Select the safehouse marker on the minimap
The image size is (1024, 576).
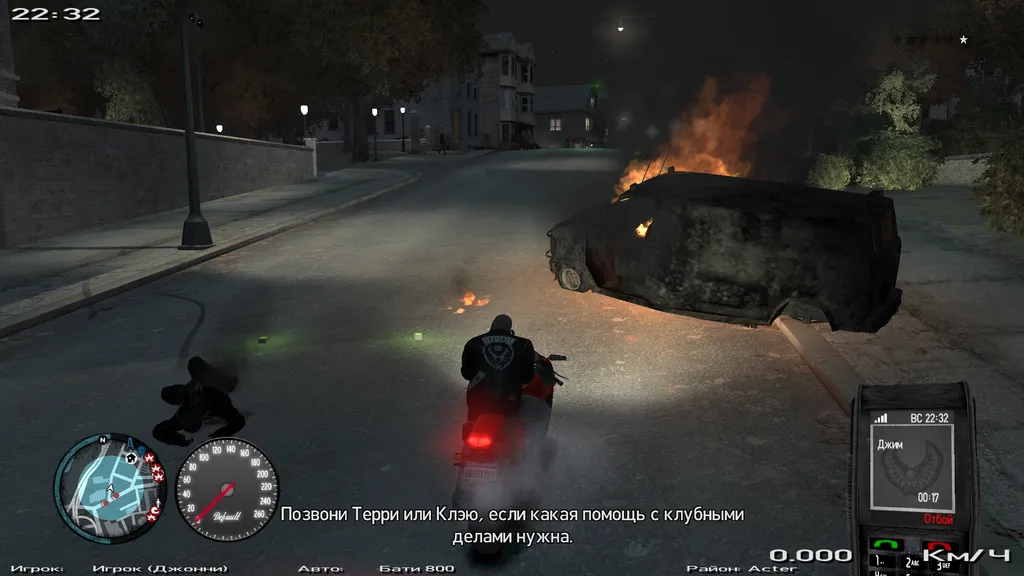coord(130,458)
